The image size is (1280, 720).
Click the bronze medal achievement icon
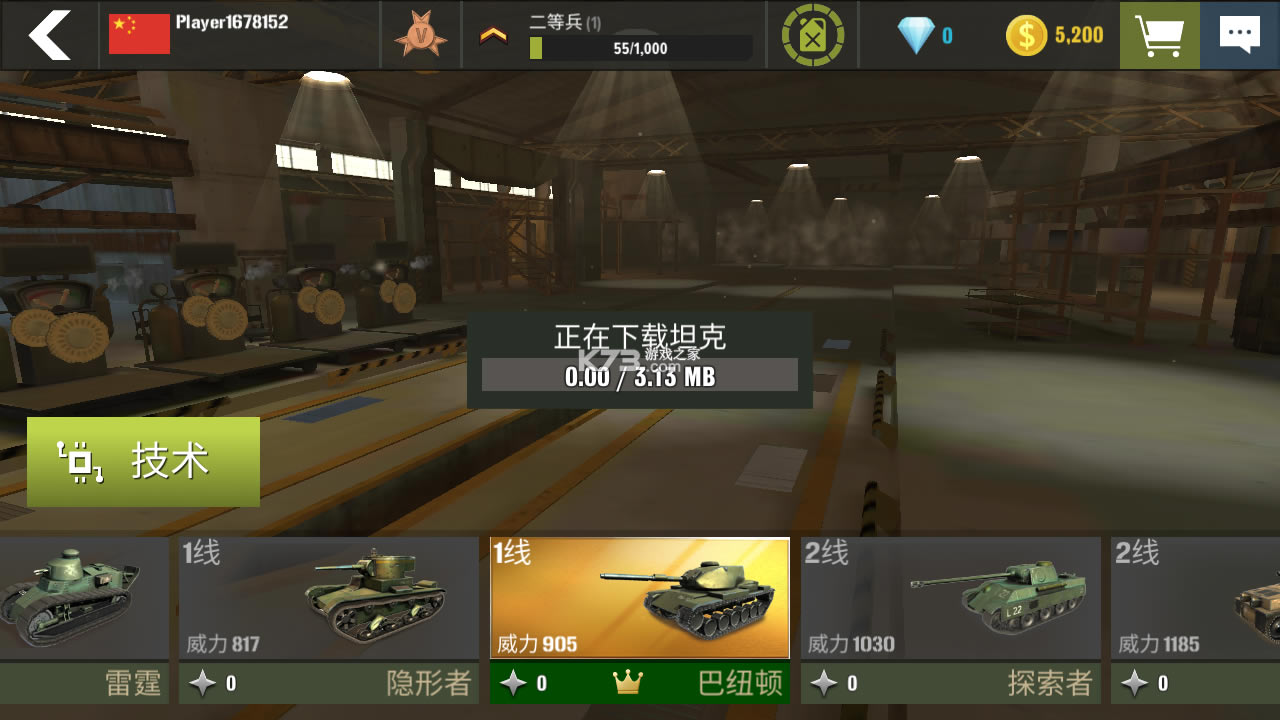421,34
